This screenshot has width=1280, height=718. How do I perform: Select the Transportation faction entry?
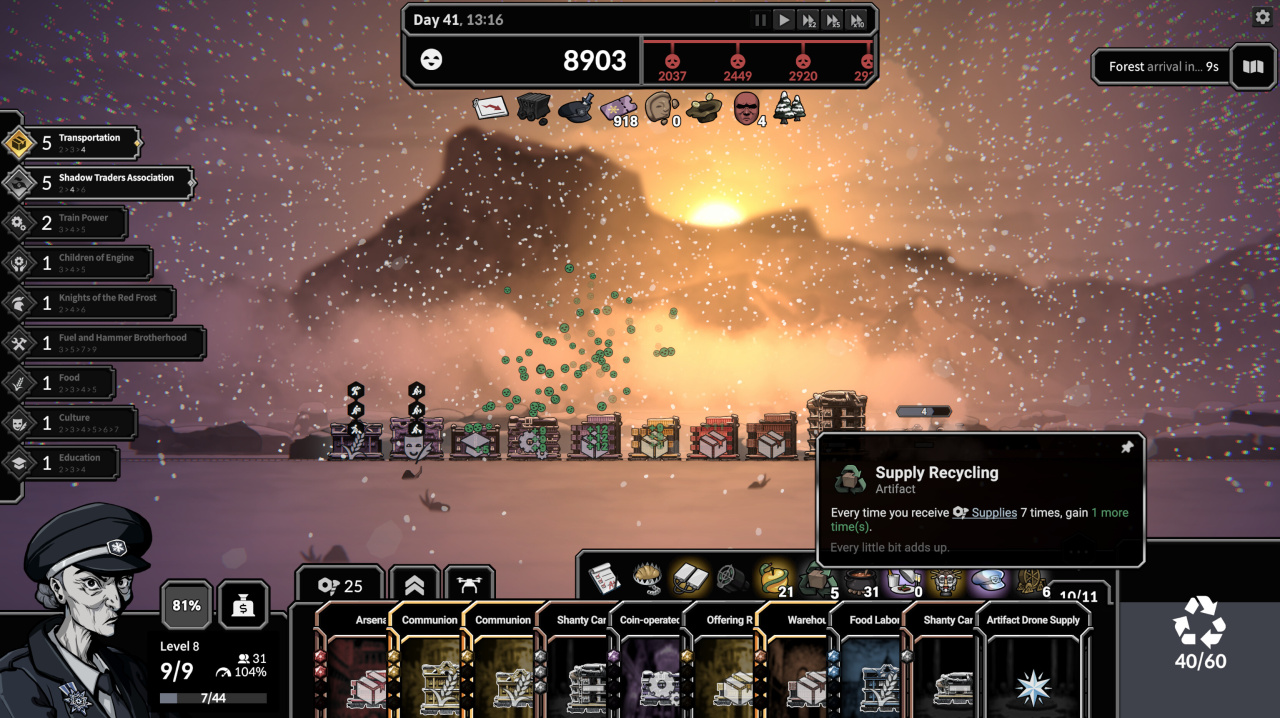click(72, 143)
